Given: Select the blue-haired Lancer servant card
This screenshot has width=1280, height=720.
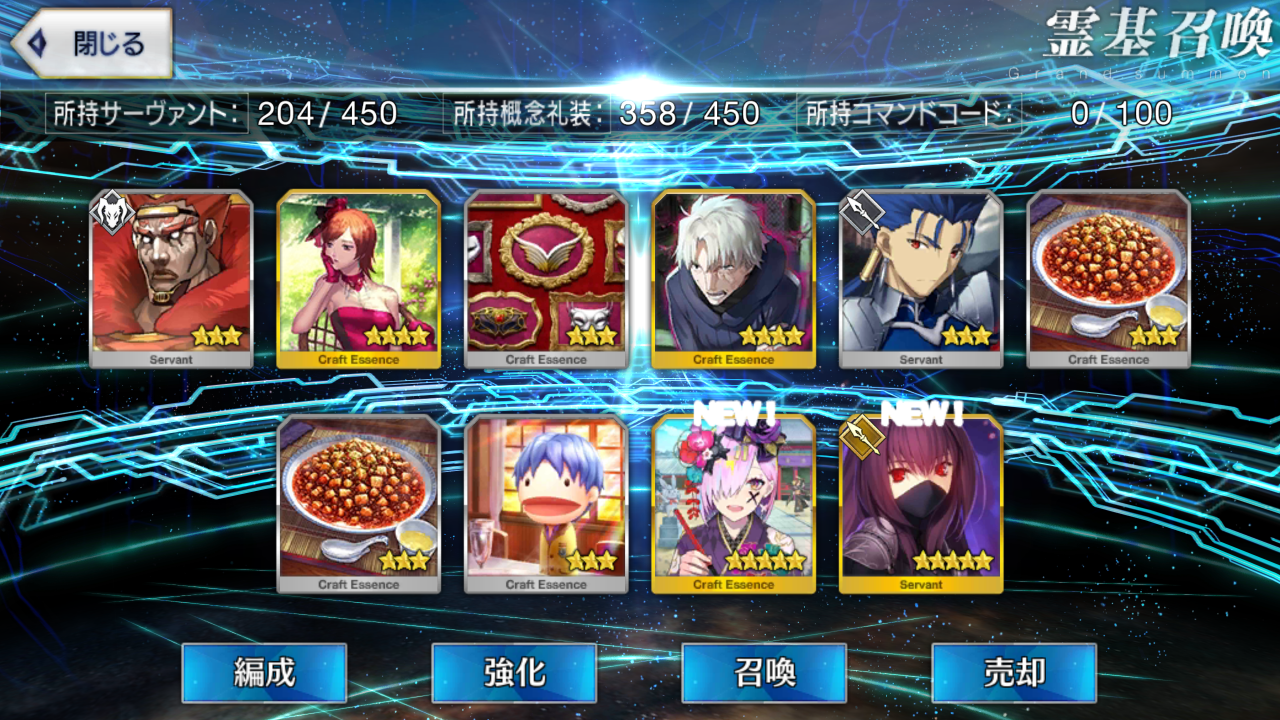Looking at the screenshot, I should 921,278.
